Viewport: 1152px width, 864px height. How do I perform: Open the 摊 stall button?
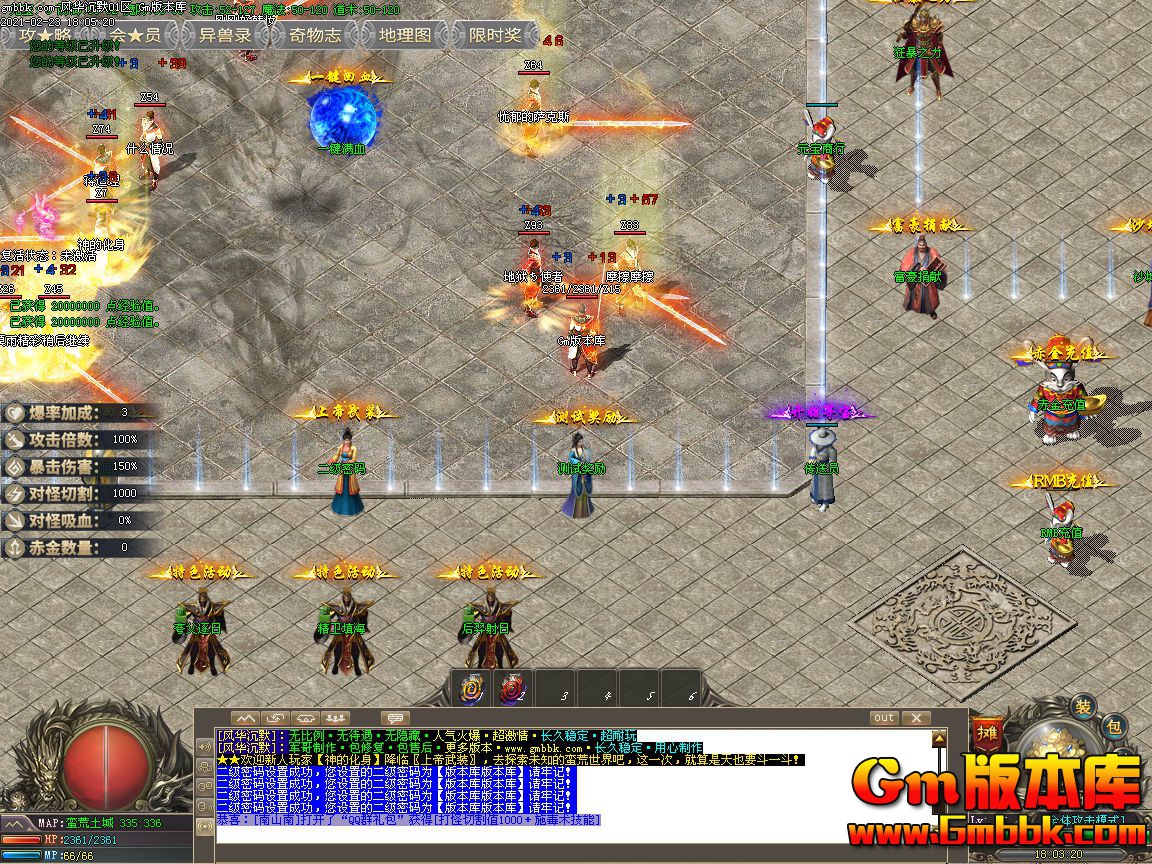click(x=987, y=733)
